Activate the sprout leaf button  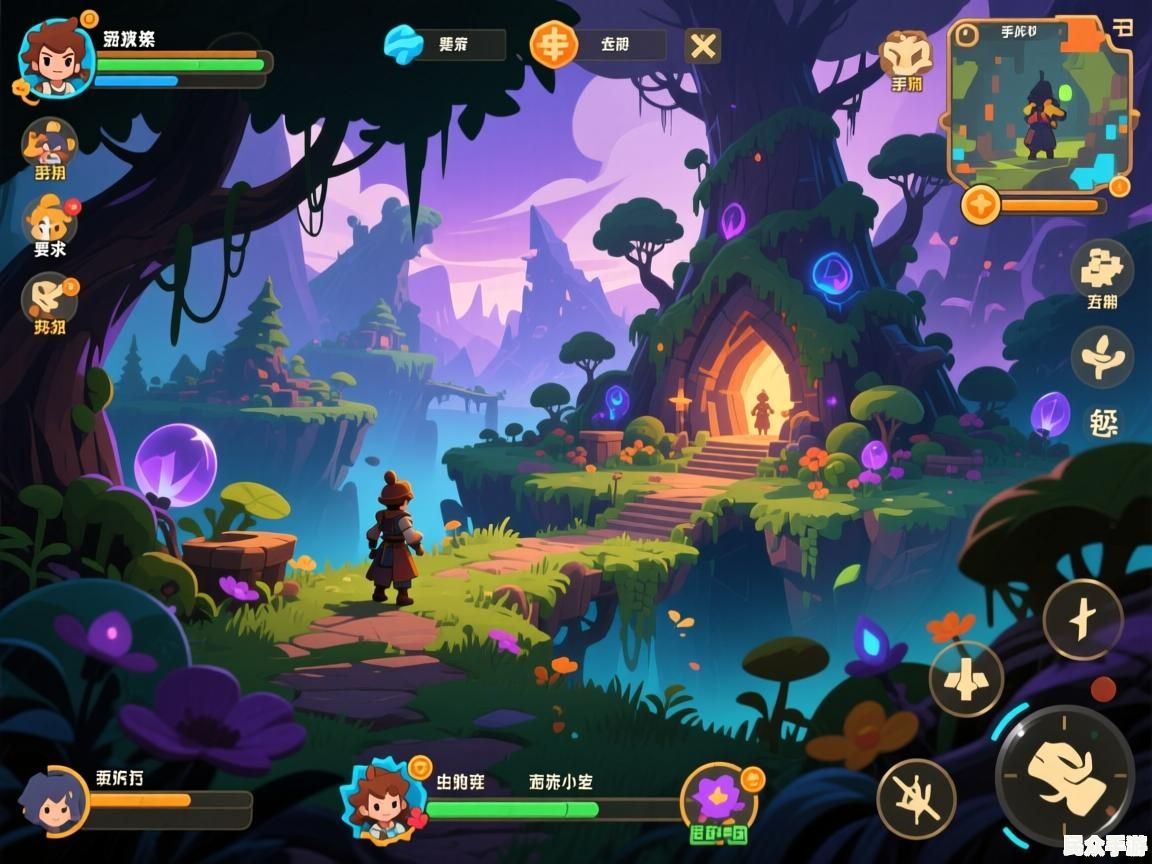(x=1102, y=356)
